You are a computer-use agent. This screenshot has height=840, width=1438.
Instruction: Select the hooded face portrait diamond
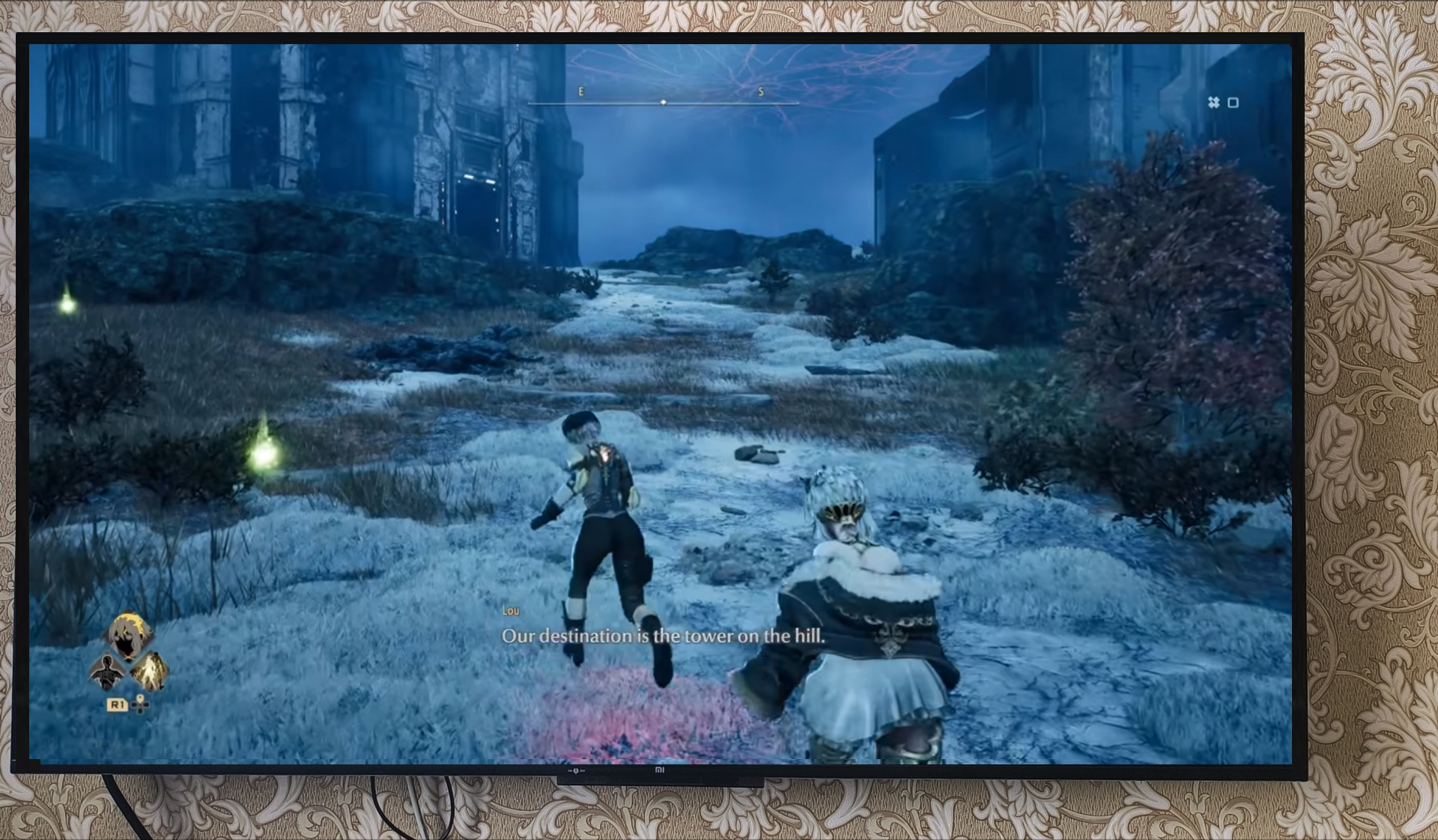(x=128, y=635)
